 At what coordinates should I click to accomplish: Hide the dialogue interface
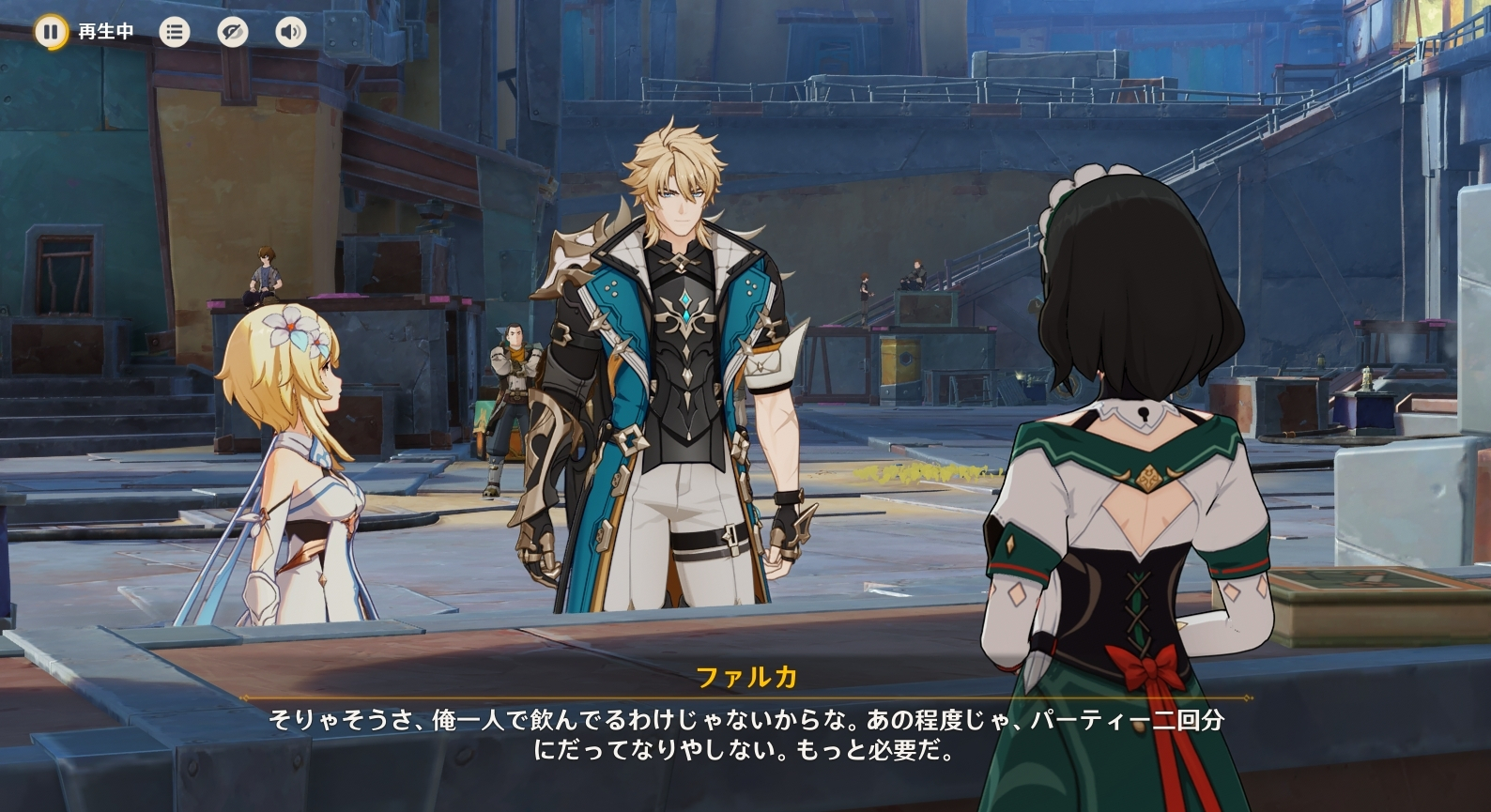point(232,33)
